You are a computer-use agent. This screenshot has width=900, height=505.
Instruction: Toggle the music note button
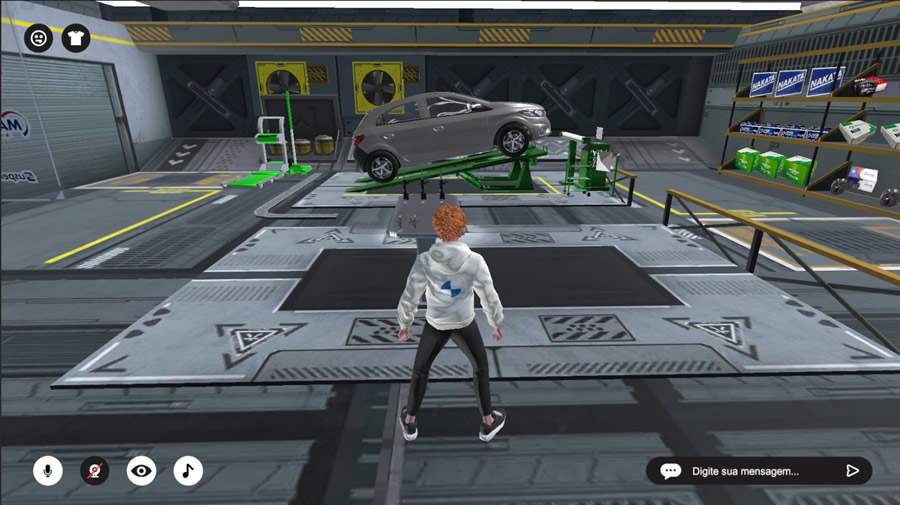click(188, 470)
